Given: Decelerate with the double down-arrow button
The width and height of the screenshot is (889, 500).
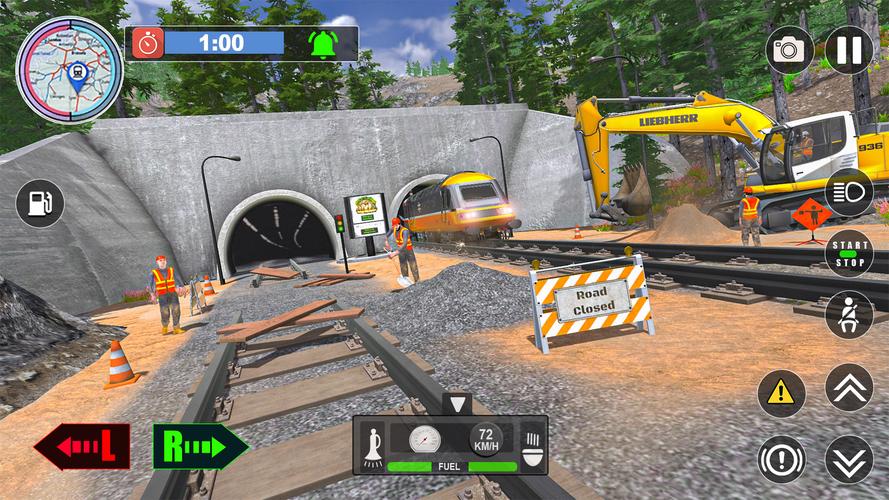Looking at the screenshot, I should tap(849, 459).
